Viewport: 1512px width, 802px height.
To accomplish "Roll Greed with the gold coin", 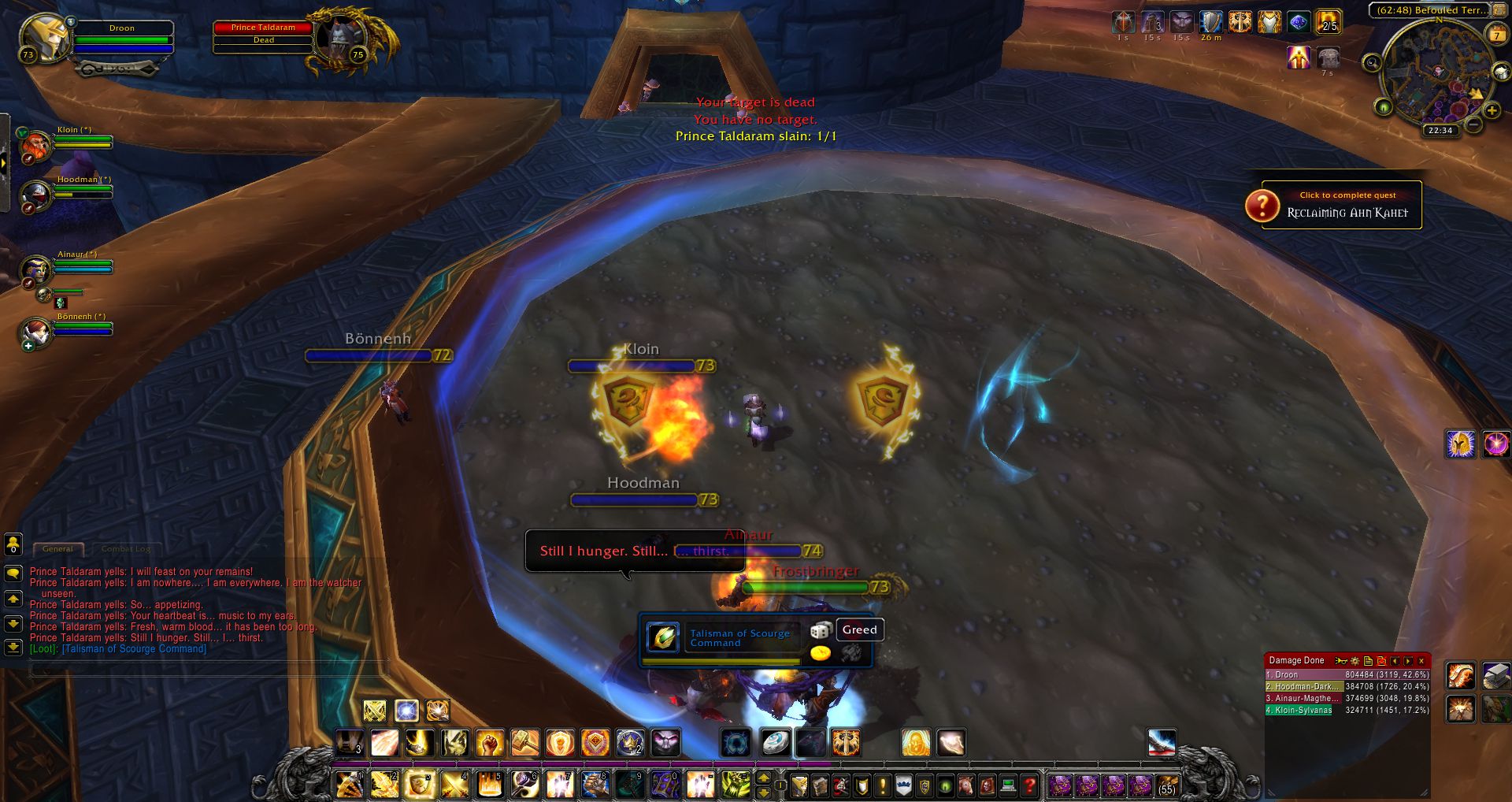I will tap(821, 652).
